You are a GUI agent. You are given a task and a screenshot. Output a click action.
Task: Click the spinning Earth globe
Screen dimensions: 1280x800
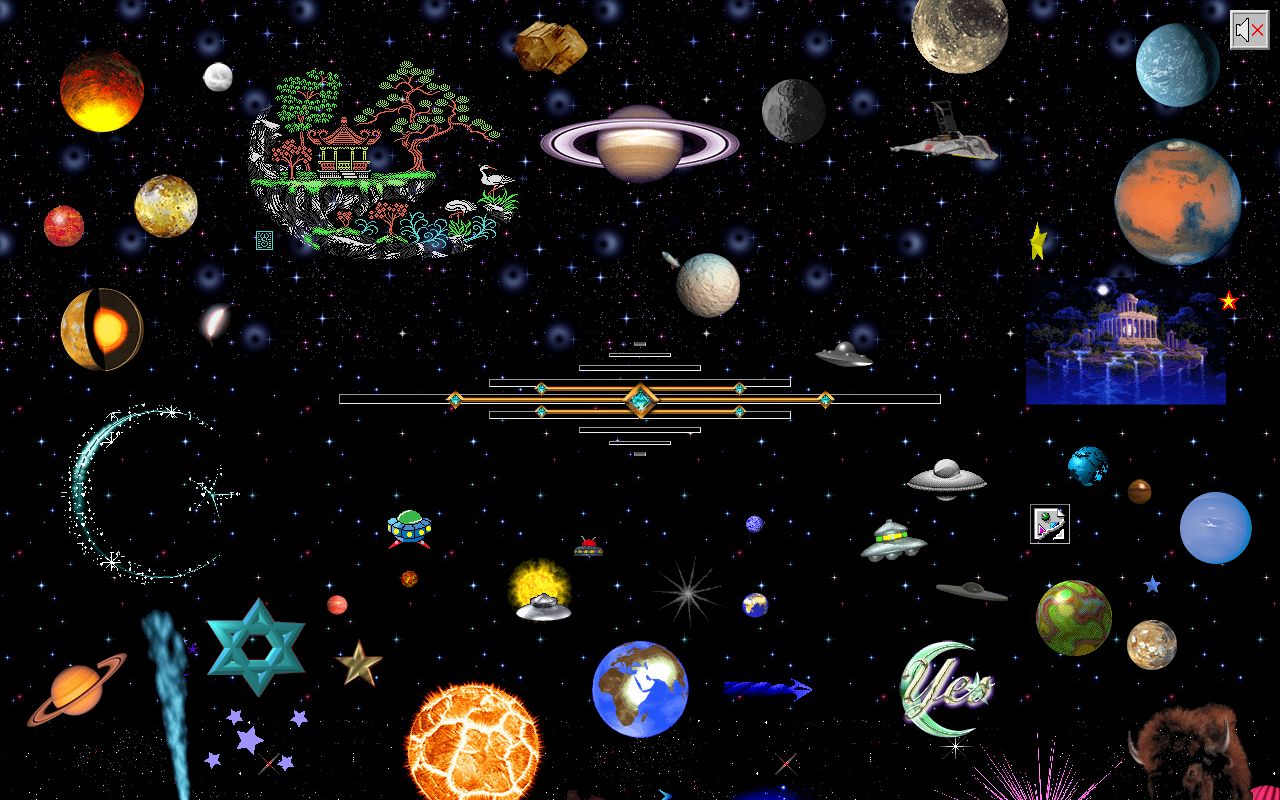[640, 688]
